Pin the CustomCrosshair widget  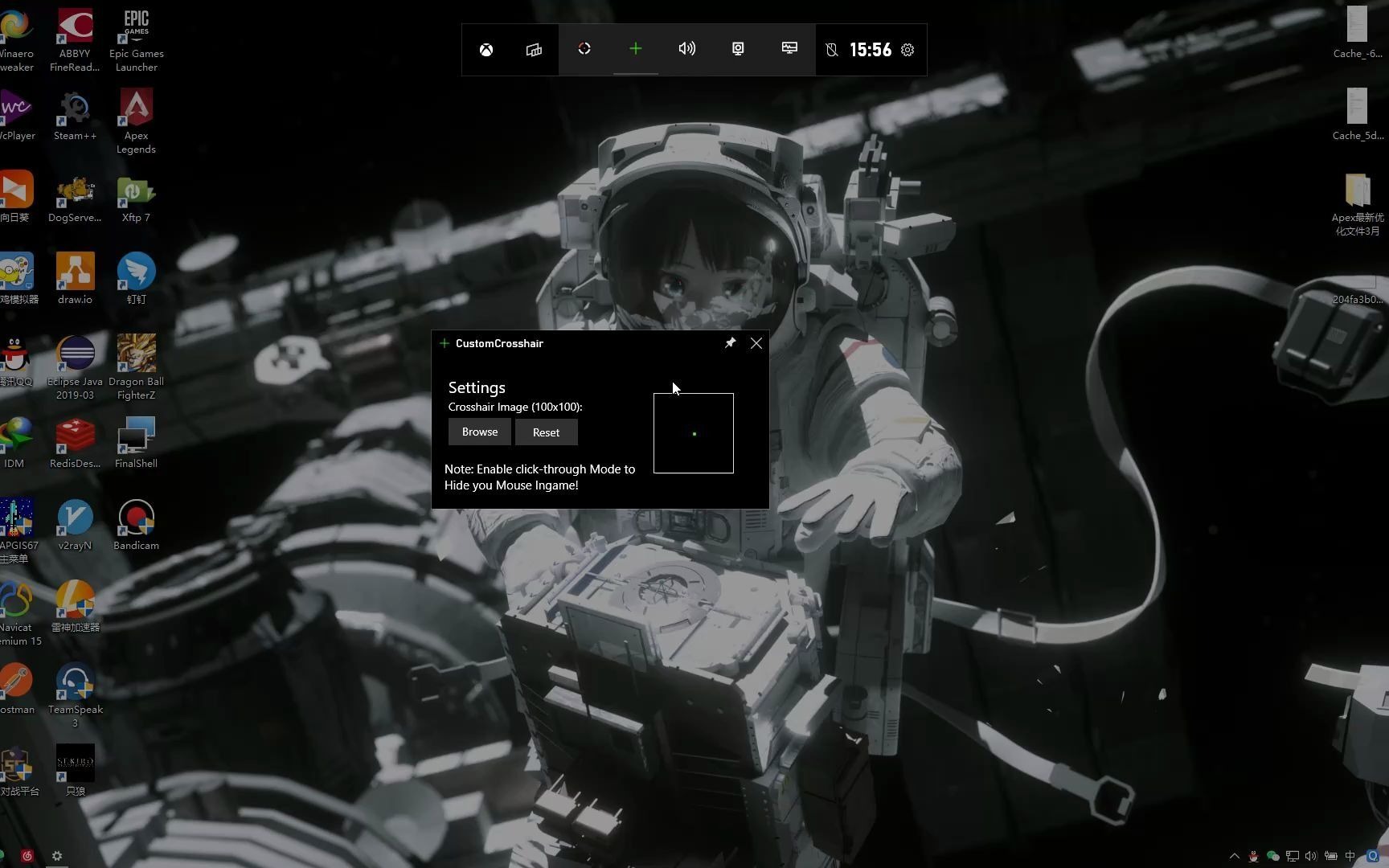click(730, 343)
